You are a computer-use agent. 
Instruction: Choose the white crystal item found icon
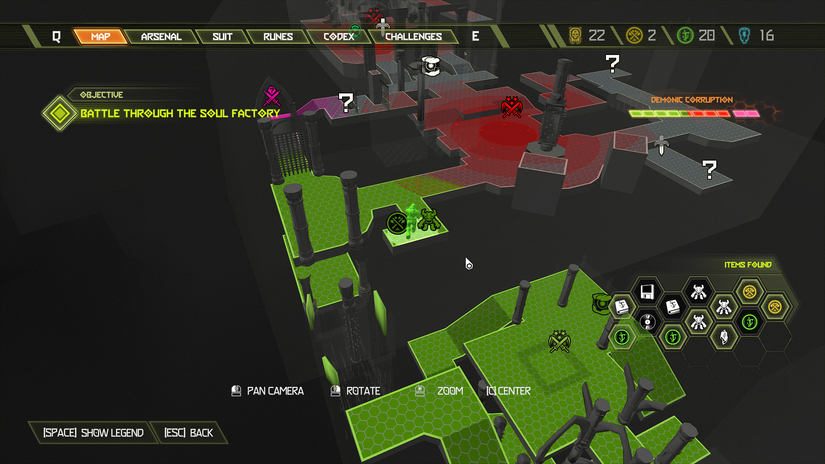723,337
